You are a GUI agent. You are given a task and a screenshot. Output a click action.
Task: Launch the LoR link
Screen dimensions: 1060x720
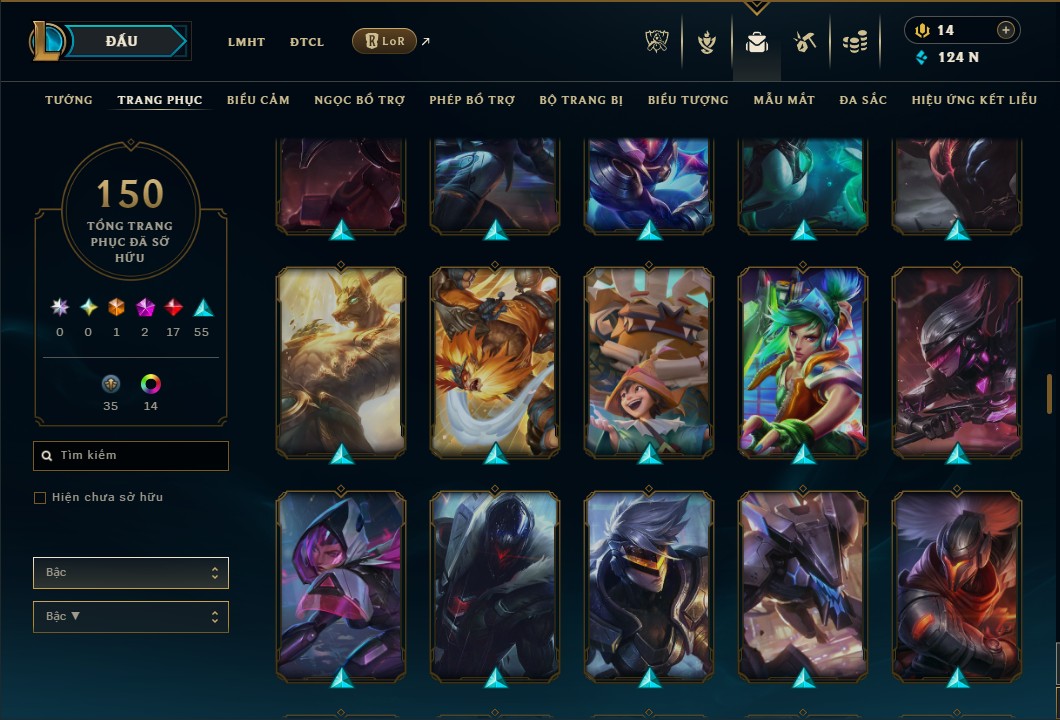(x=385, y=41)
